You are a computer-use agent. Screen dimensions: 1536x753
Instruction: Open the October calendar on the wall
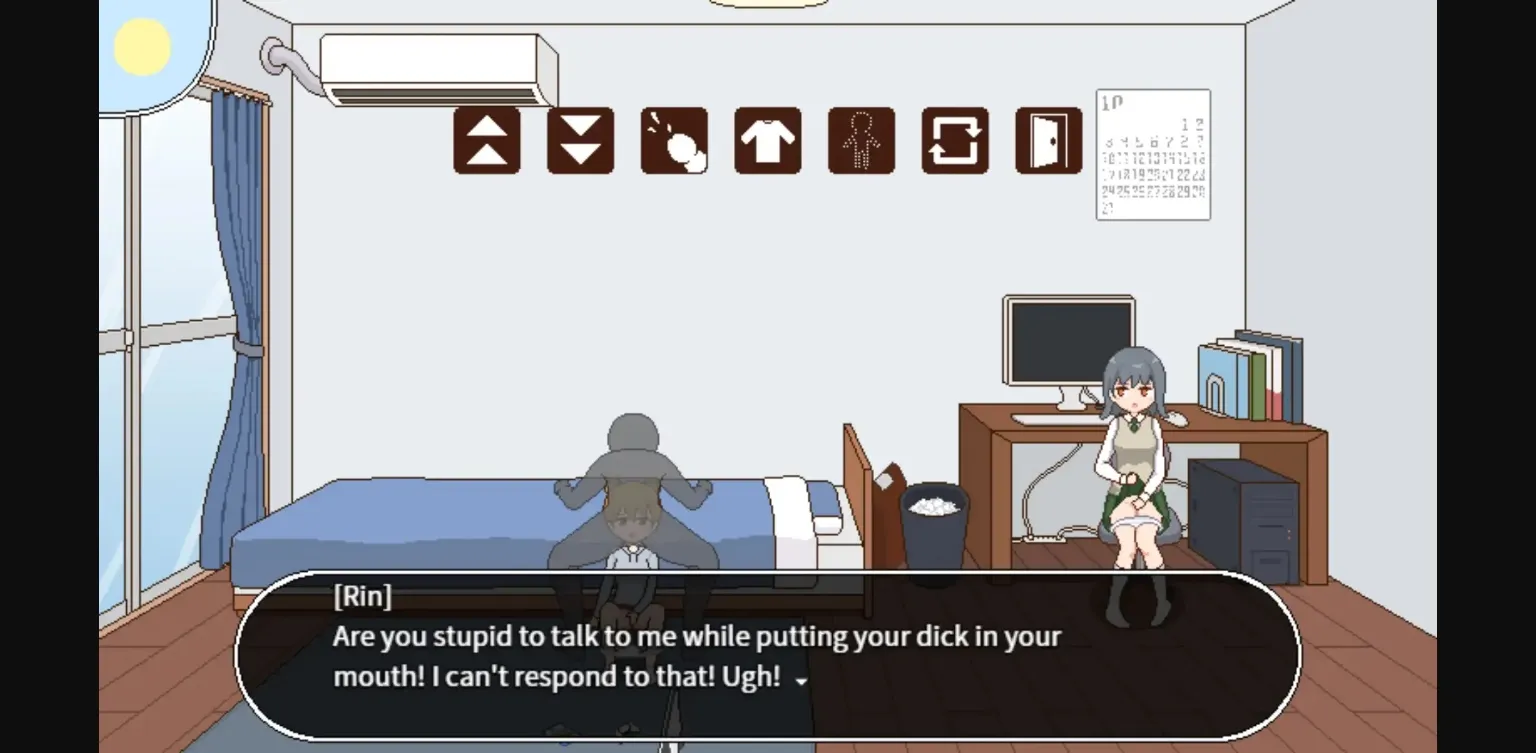click(x=1152, y=152)
